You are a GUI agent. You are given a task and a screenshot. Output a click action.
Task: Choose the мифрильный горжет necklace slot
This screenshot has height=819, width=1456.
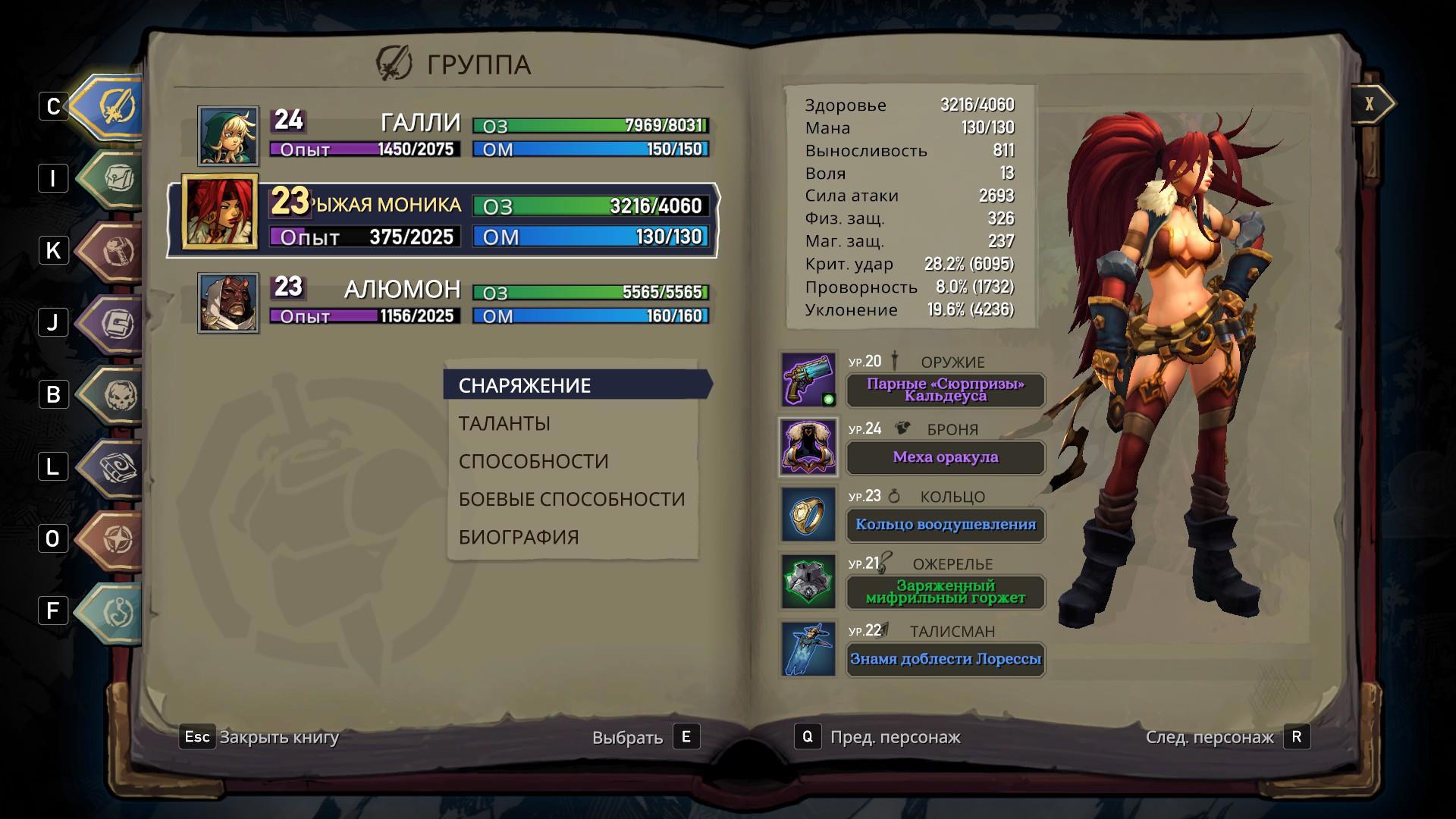945,591
